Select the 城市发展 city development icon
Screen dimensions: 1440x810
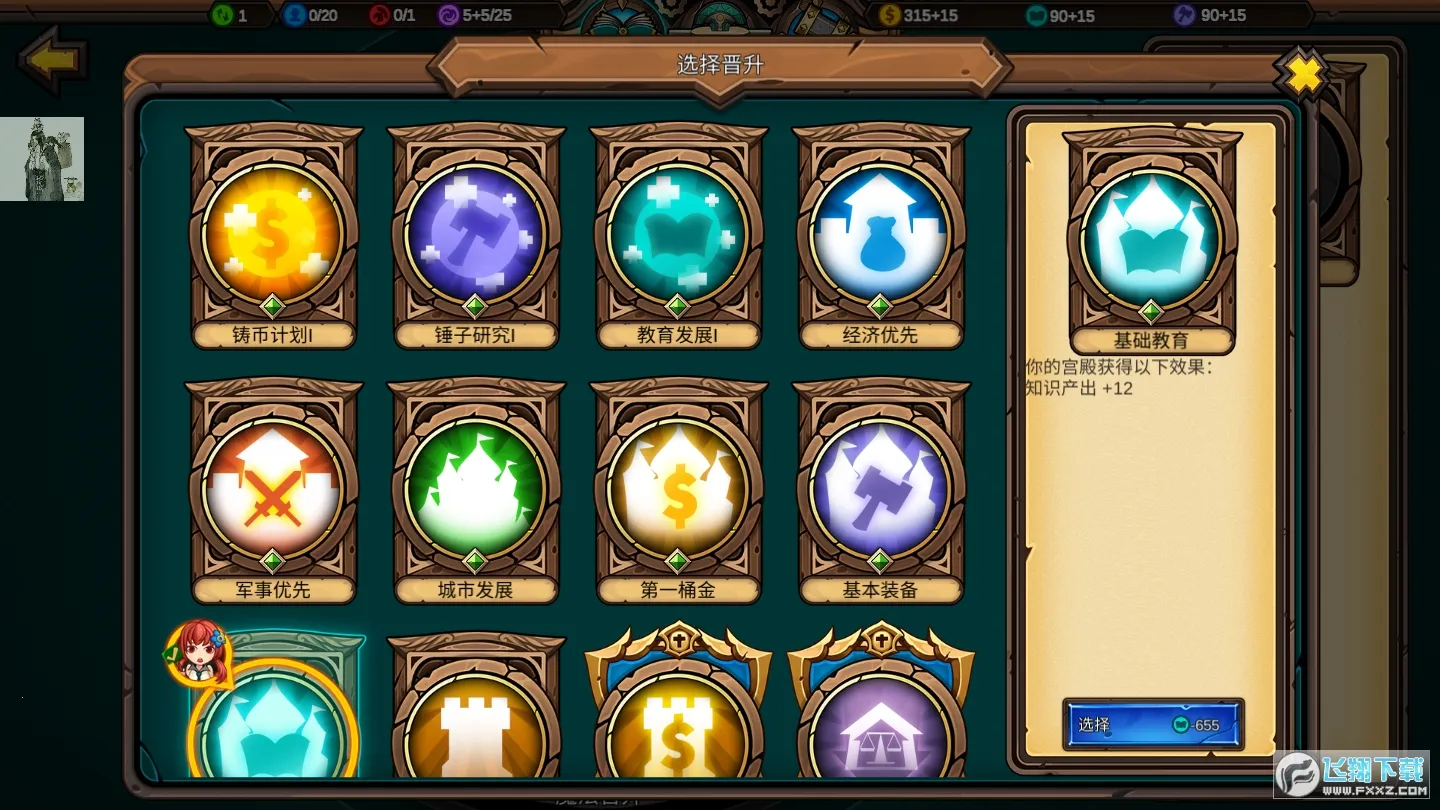(477, 490)
